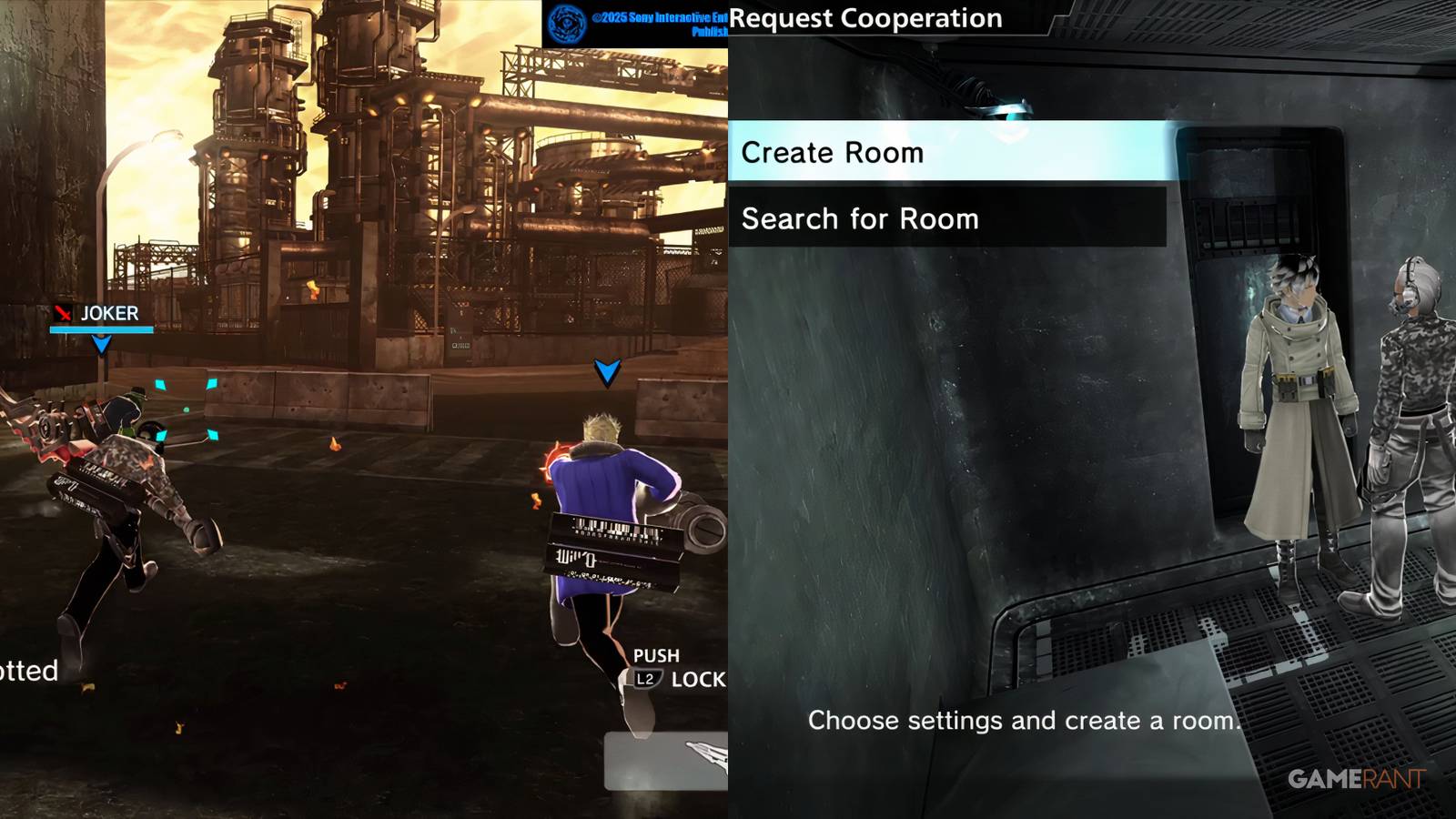Image resolution: width=1456 pixels, height=819 pixels.
Task: Click the Request Cooperation header
Action: pyautogui.click(x=867, y=17)
